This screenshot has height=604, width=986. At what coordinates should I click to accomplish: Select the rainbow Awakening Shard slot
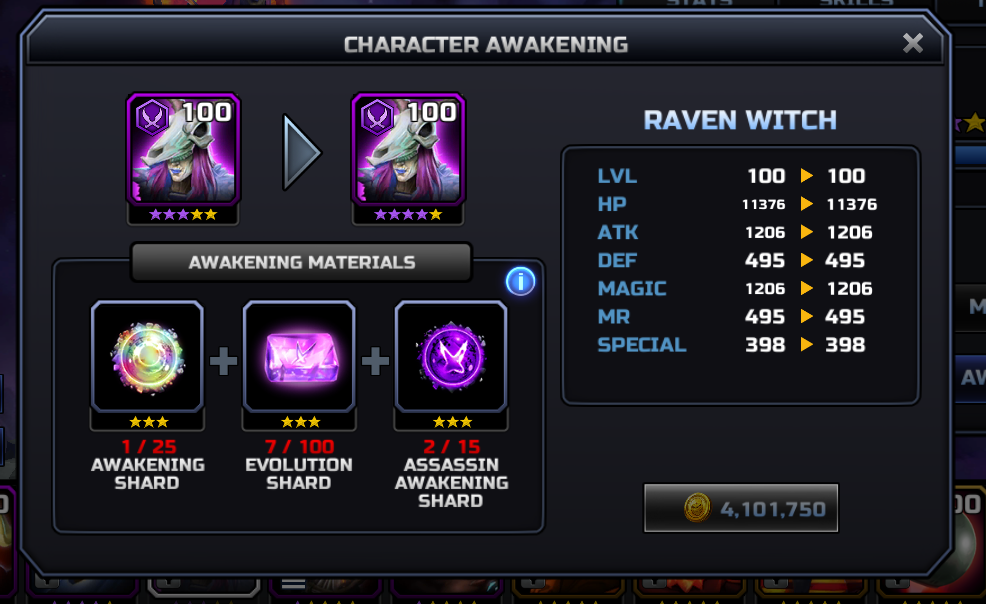(x=147, y=357)
